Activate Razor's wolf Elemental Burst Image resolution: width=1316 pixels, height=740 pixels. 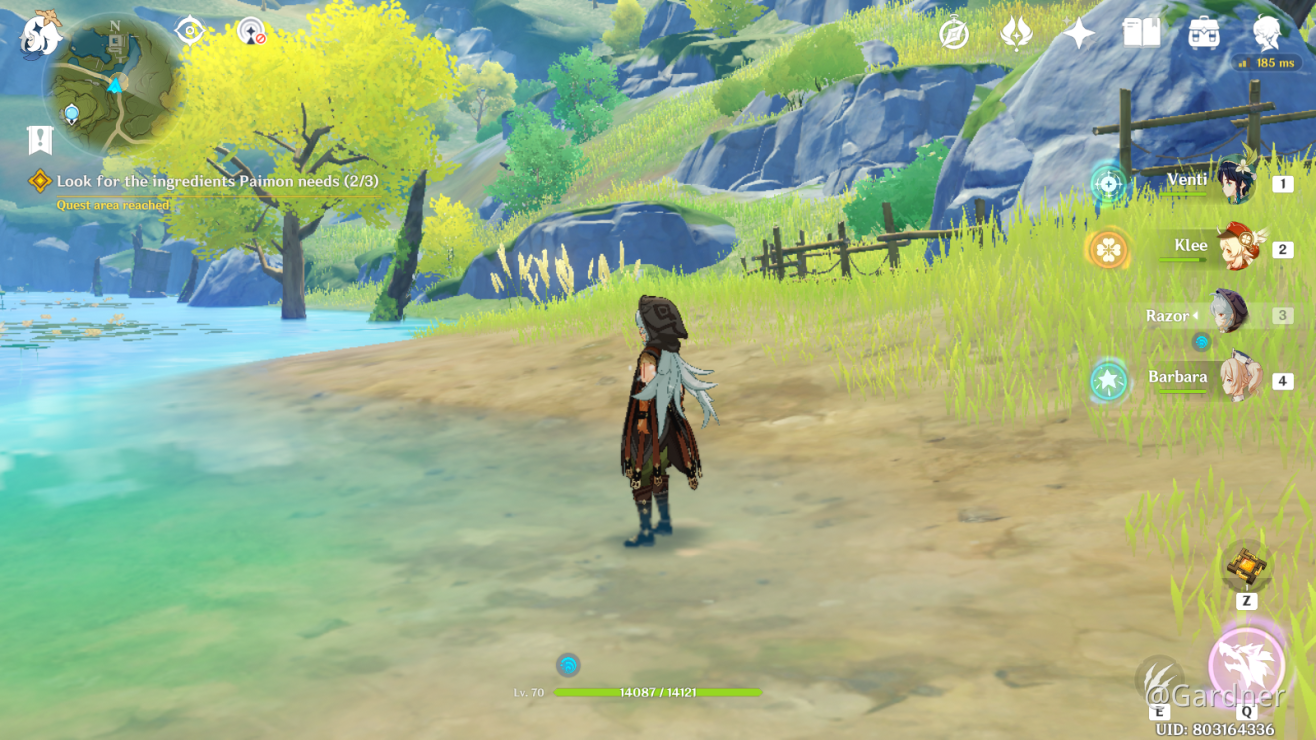pos(1246,665)
